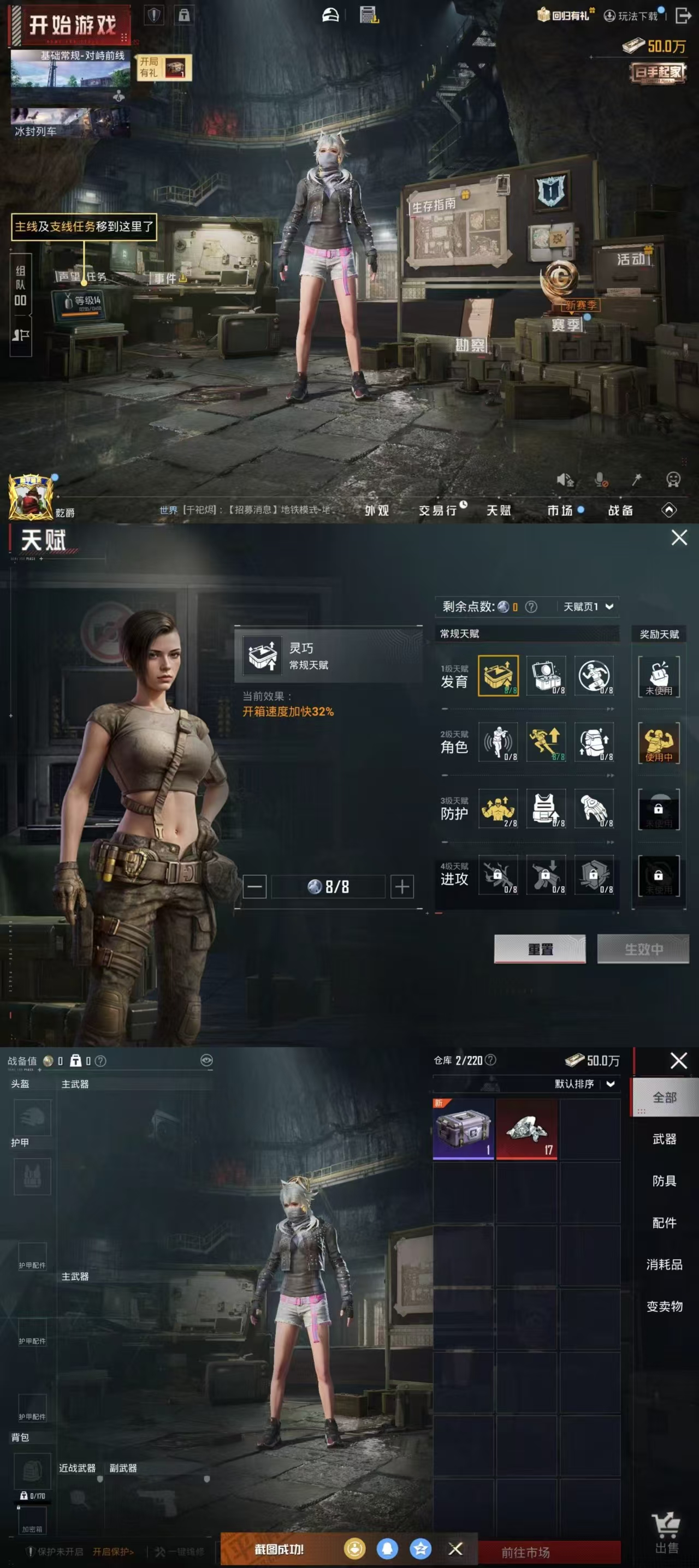Click the 出售 sell cart button
Screen dimensions: 699x1568
666,1533
